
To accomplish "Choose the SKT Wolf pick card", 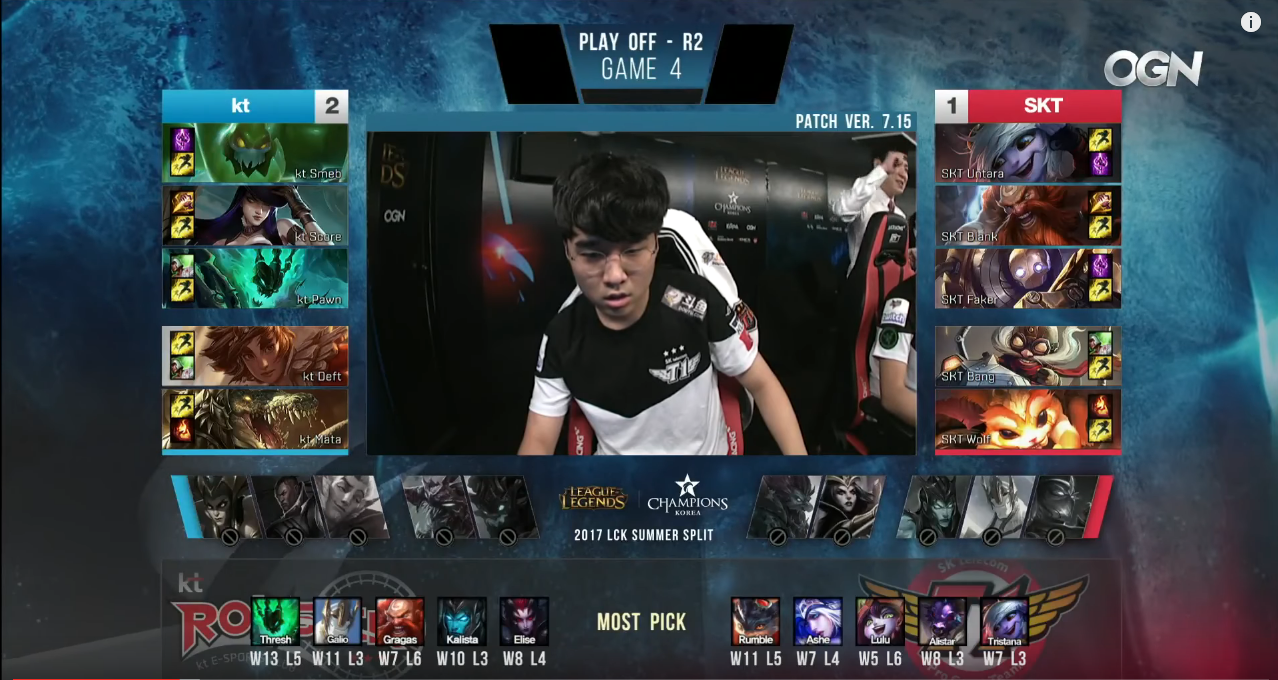I will [x=1027, y=418].
